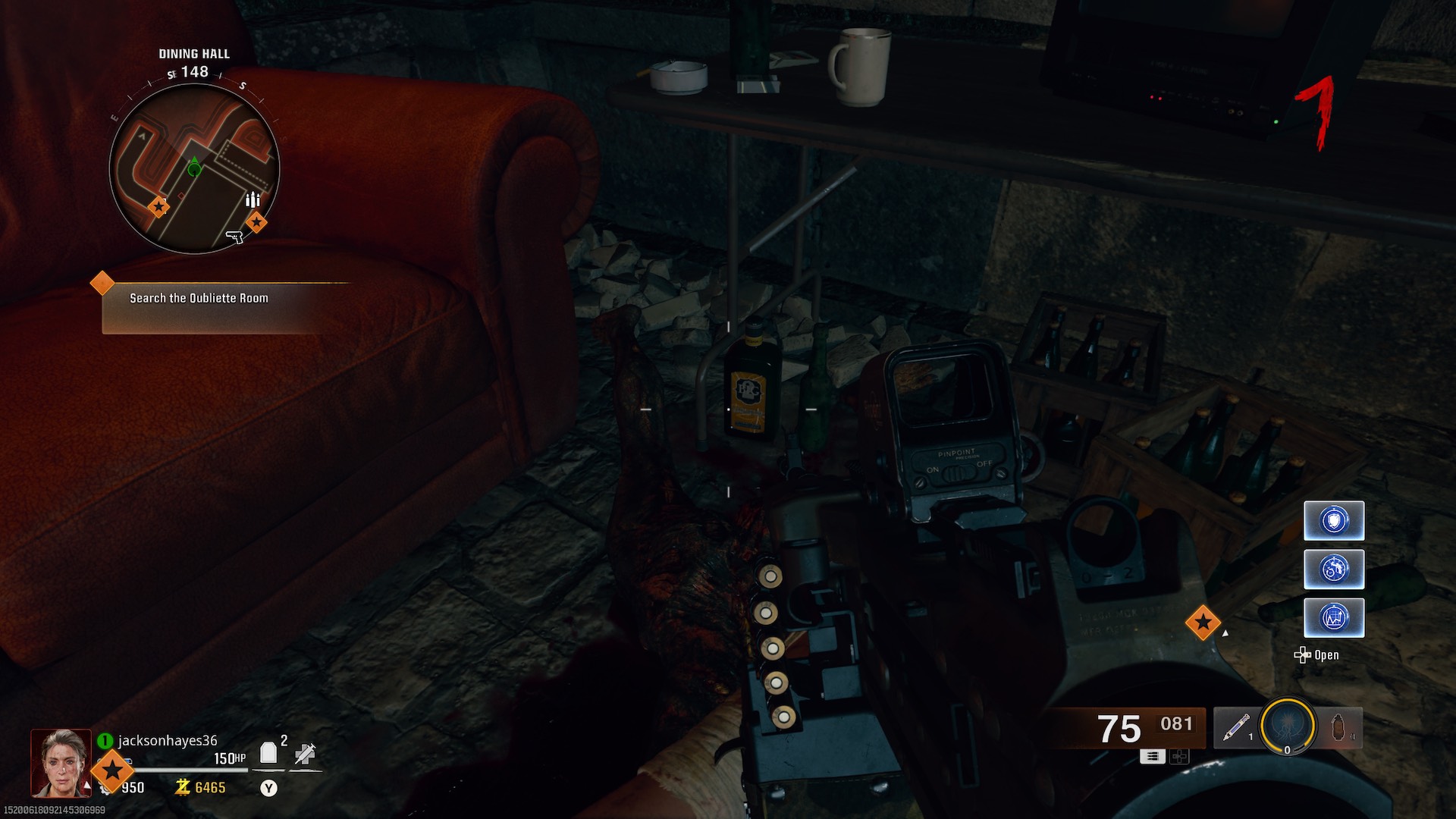1456x819 pixels.
Task: Toggle the fire mode magazine indicator
Action: pos(1153,756)
